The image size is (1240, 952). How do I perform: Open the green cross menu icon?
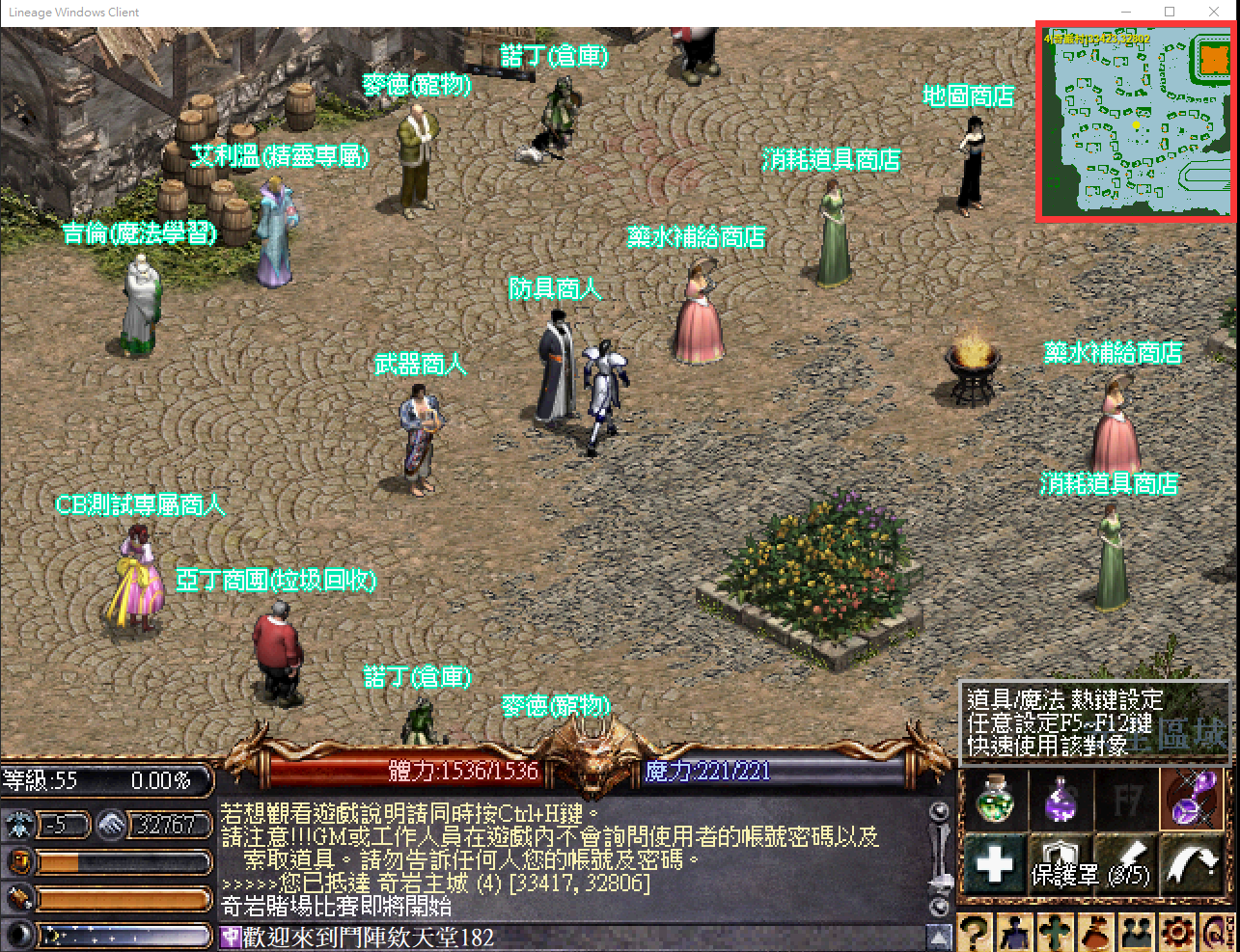pyautogui.click(x=1056, y=933)
